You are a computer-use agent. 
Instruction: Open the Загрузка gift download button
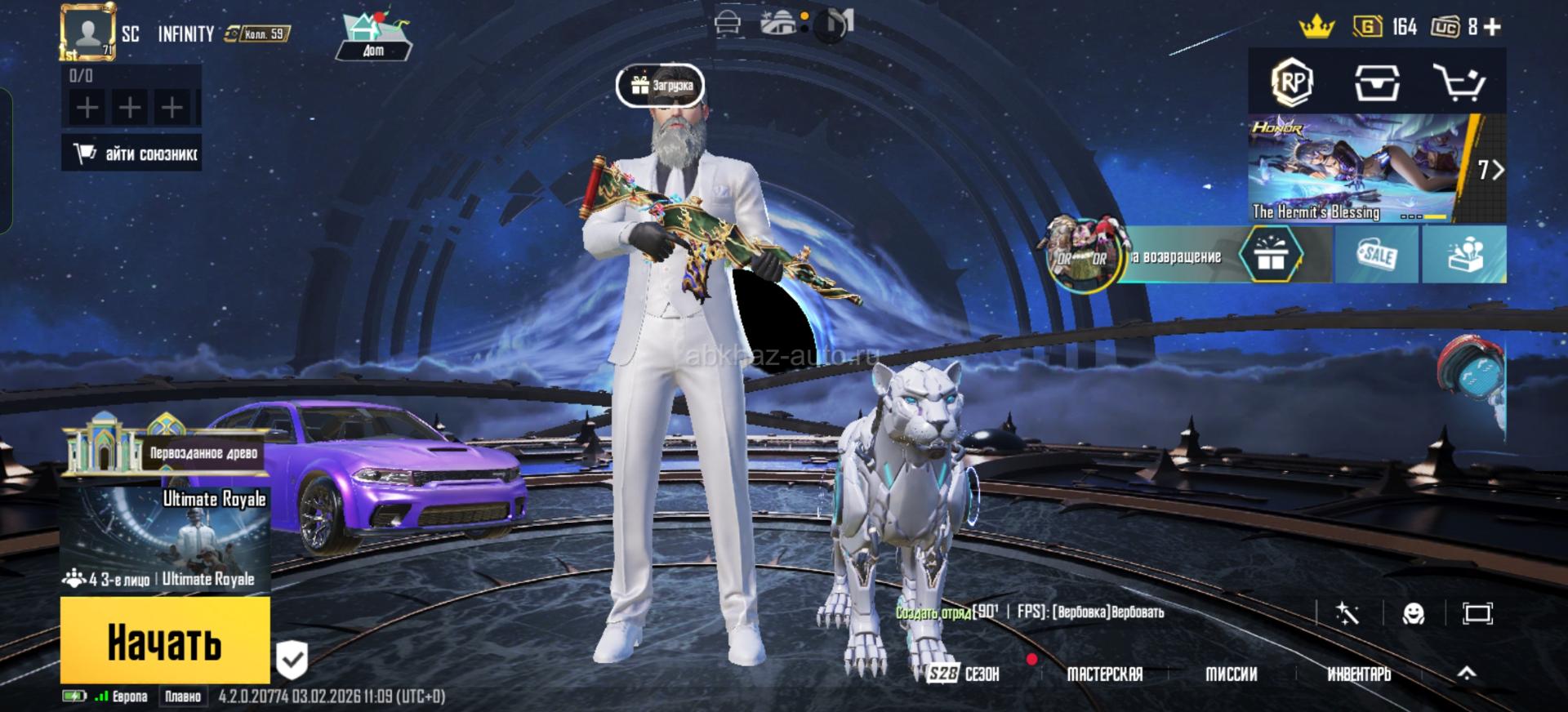coord(660,85)
